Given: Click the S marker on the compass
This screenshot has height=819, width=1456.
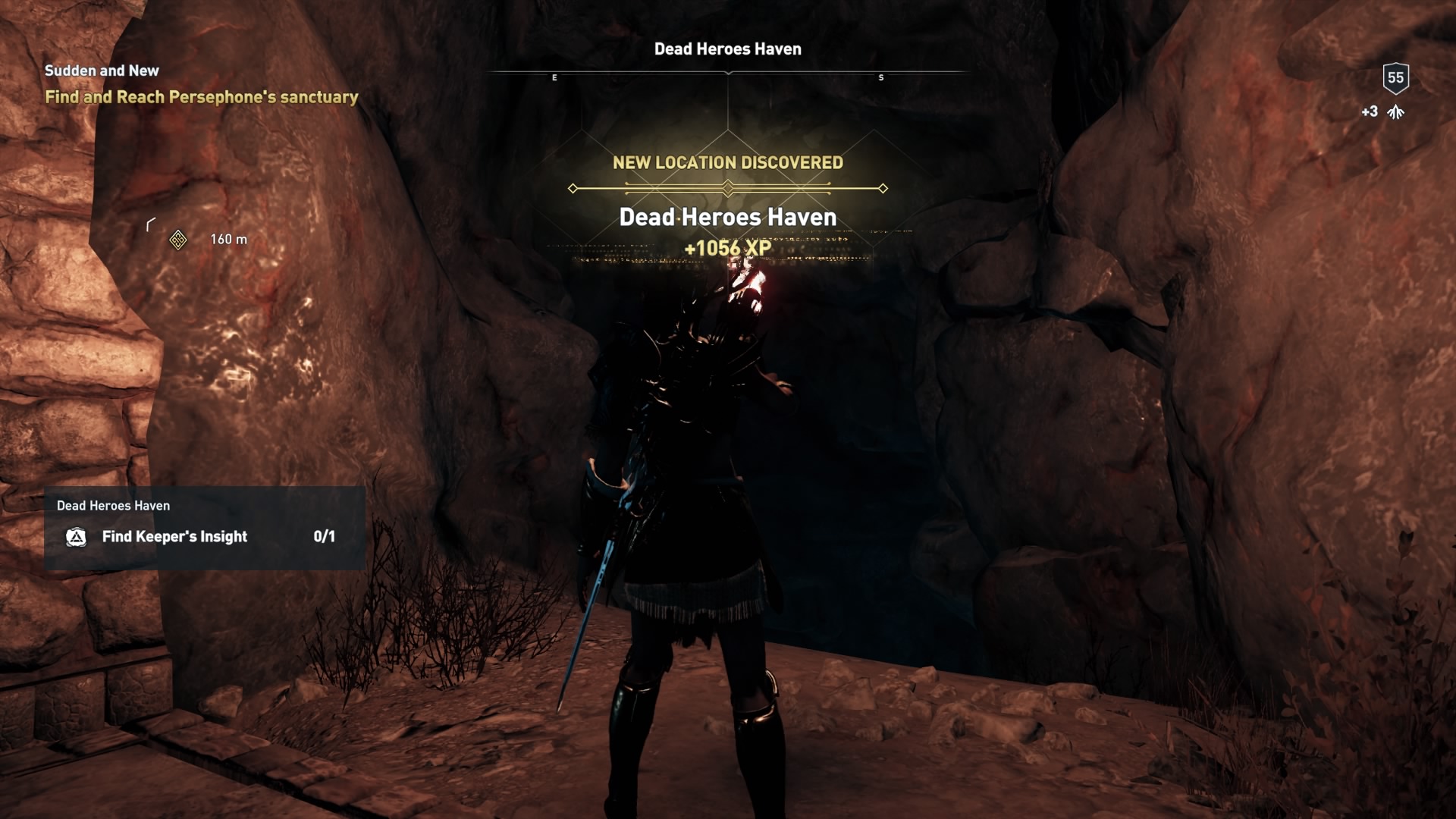Looking at the screenshot, I should 881,77.
